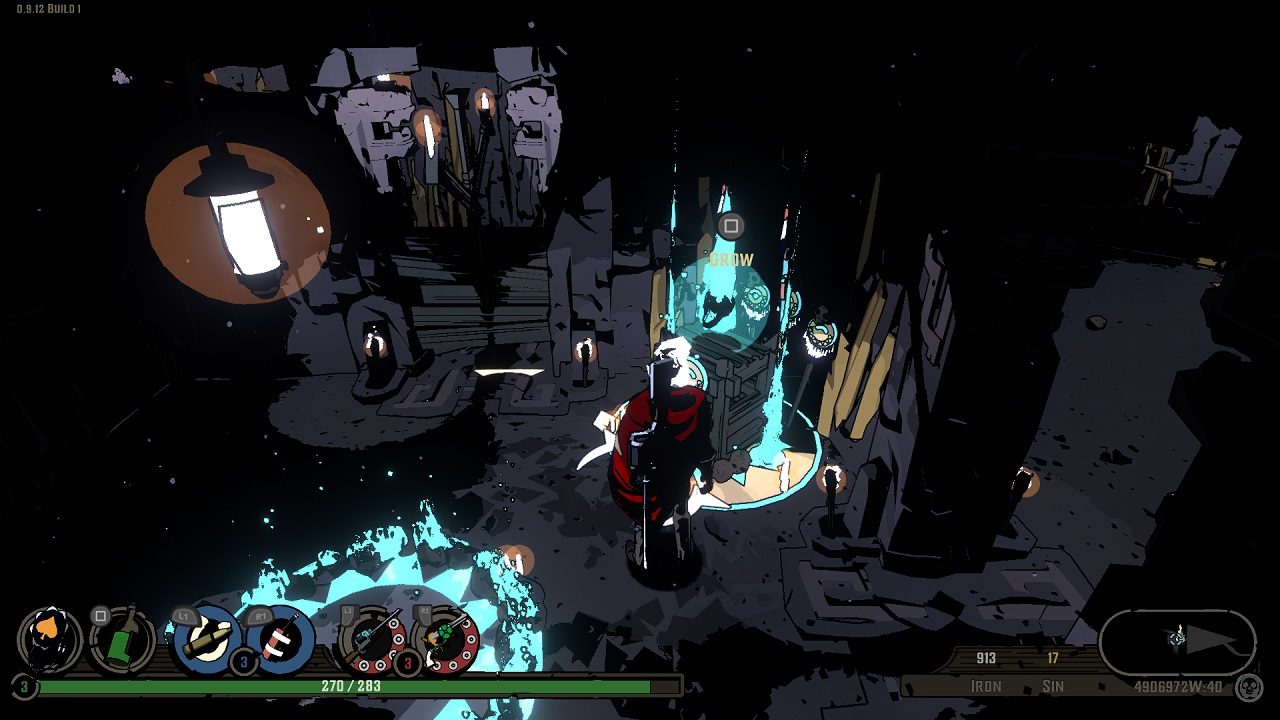Use the green bottle flask

pos(123,640)
